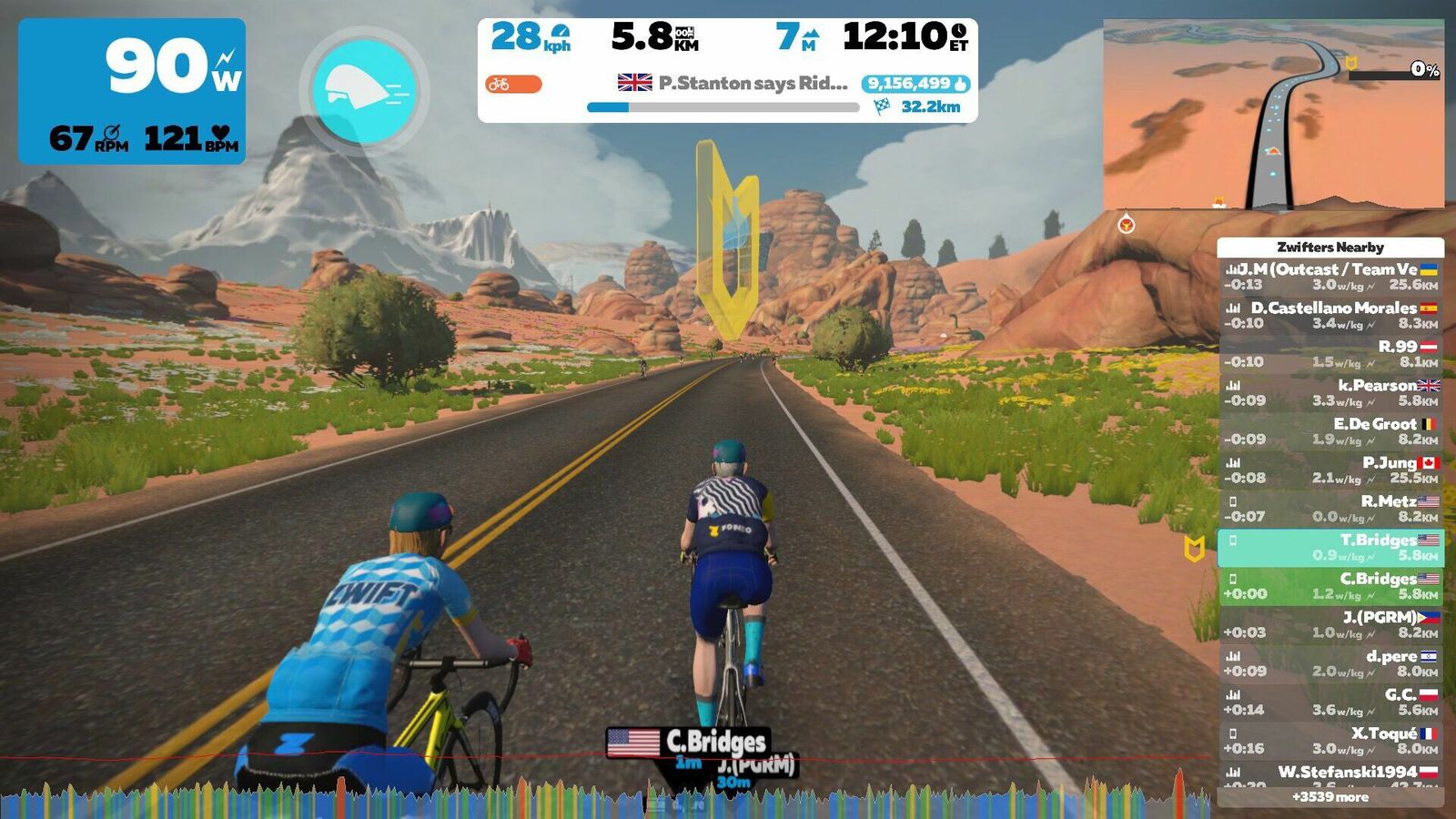Give a Ride On via thumbs-up counter

(915, 84)
